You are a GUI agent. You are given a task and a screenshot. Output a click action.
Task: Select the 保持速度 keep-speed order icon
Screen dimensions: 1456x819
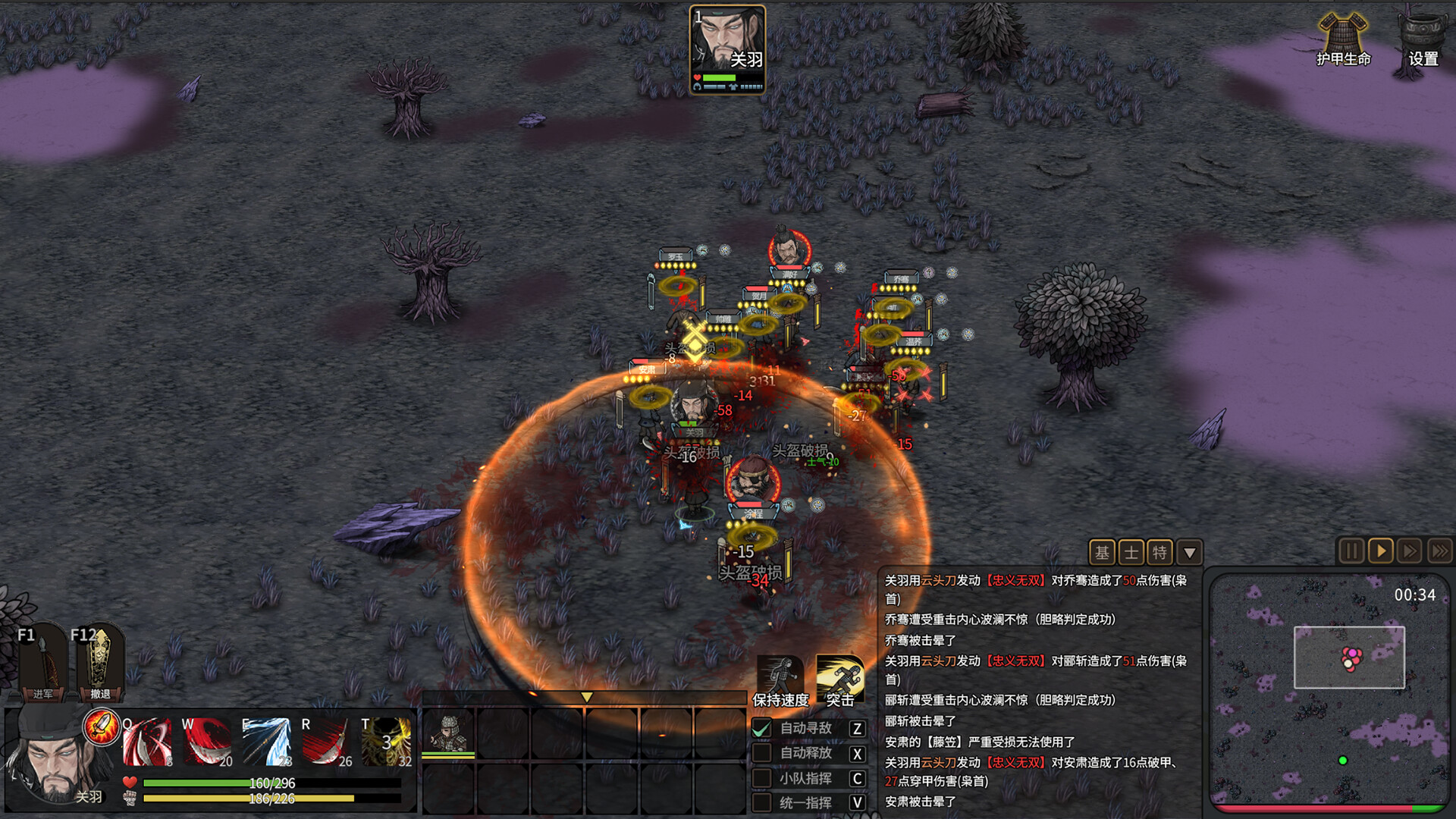(779, 672)
